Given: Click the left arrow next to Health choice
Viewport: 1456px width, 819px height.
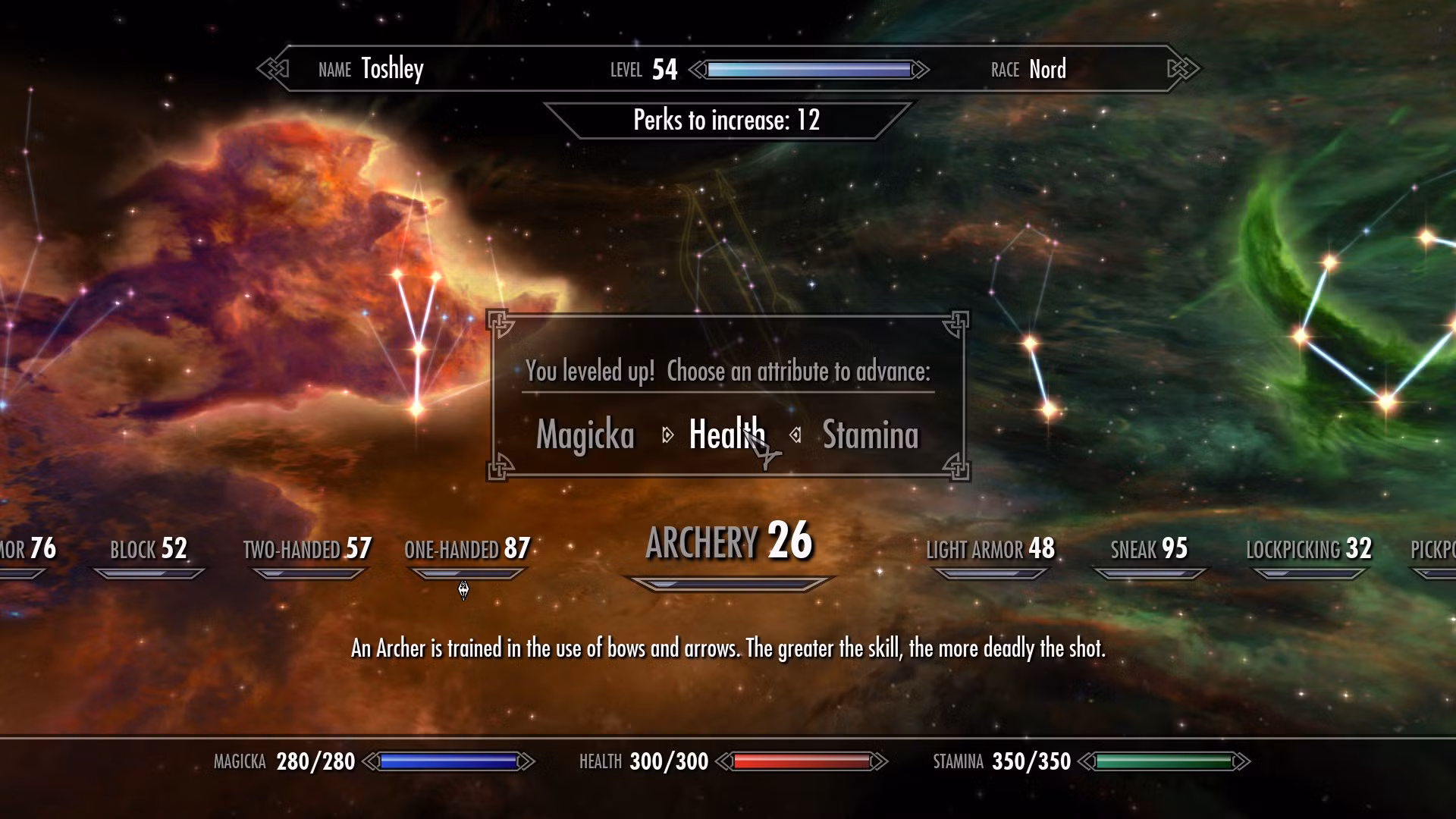Looking at the screenshot, I should pos(668,435).
